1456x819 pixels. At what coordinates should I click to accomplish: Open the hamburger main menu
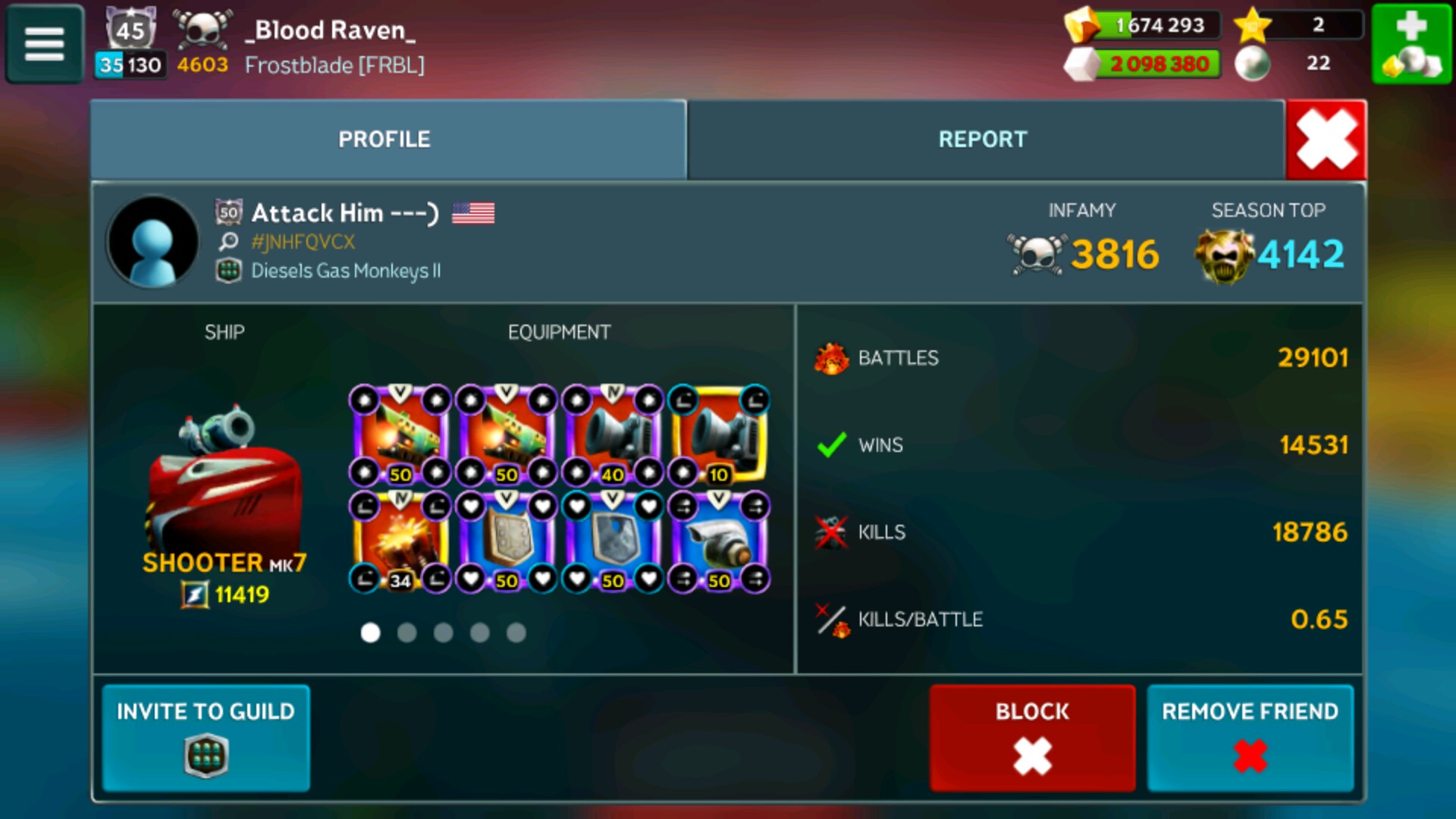45,44
